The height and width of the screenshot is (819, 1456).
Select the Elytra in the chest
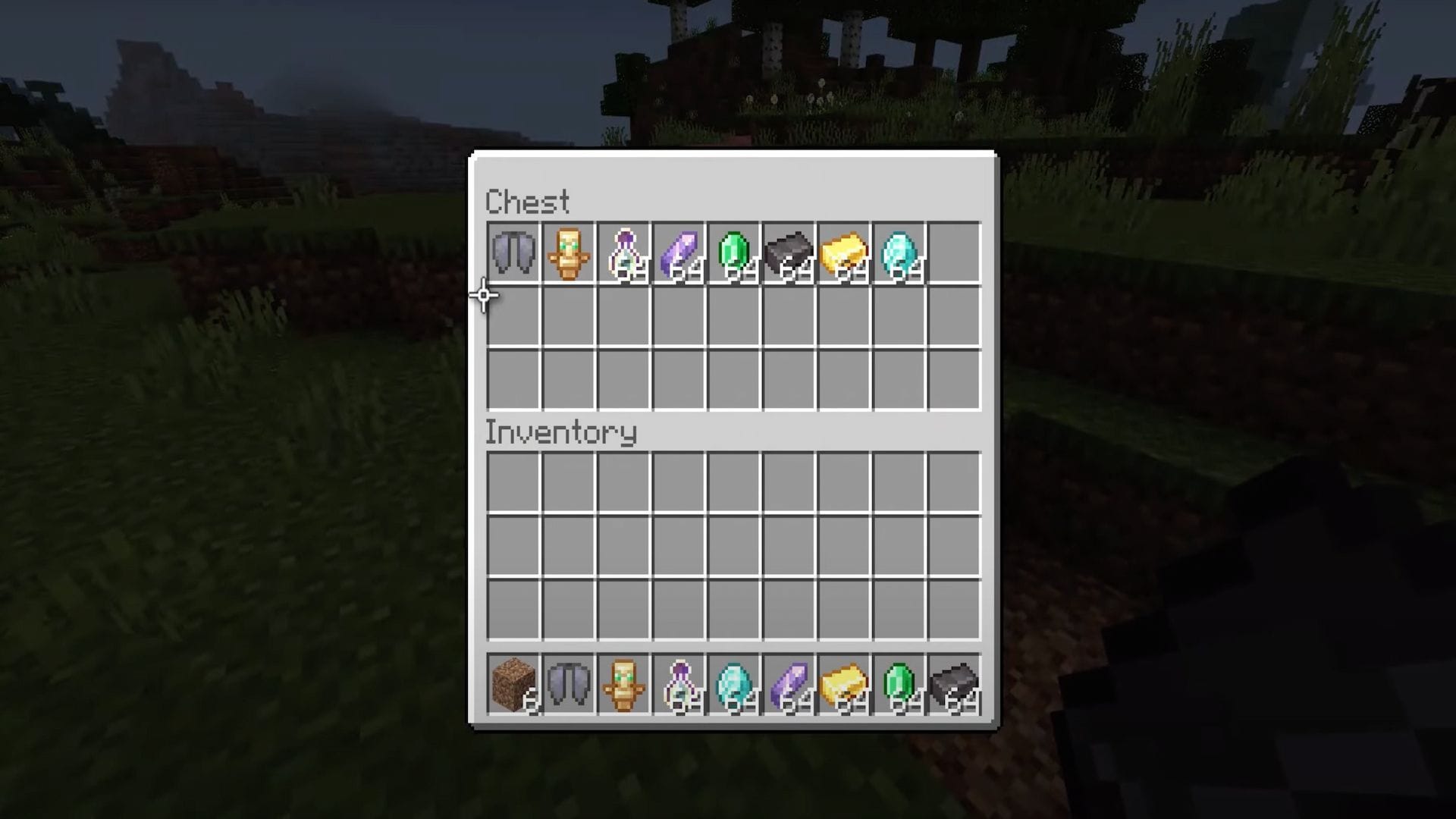[514, 254]
